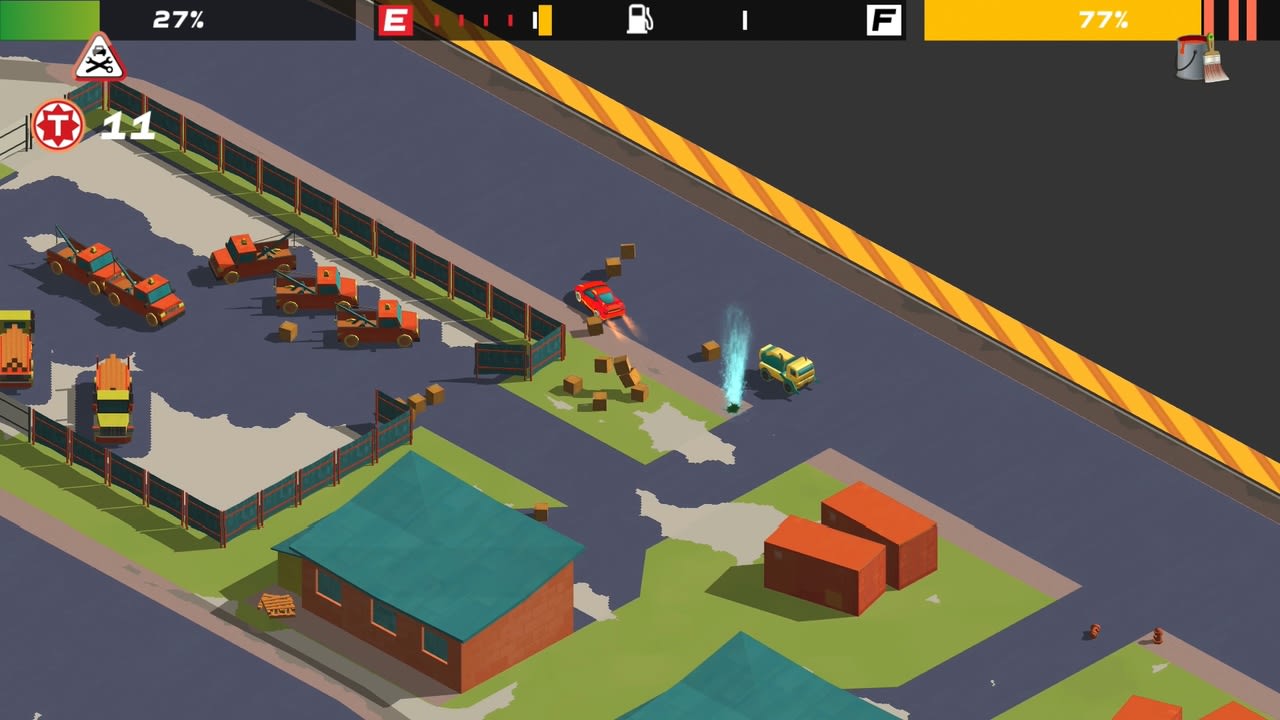Click the token counter showing 11
This screenshot has width=1280, height=720.
click(129, 126)
